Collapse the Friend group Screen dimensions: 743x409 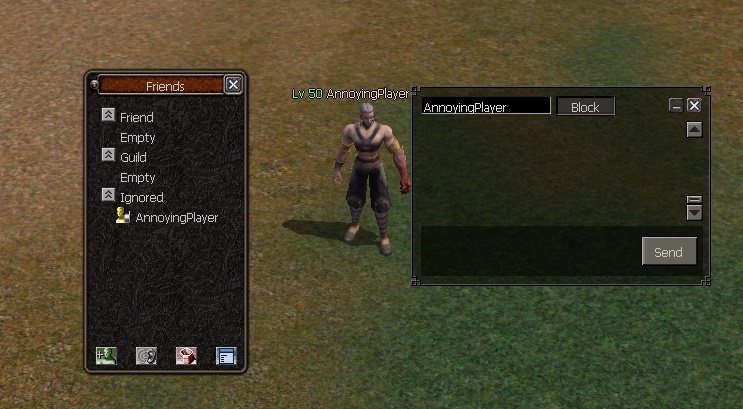[109, 116]
